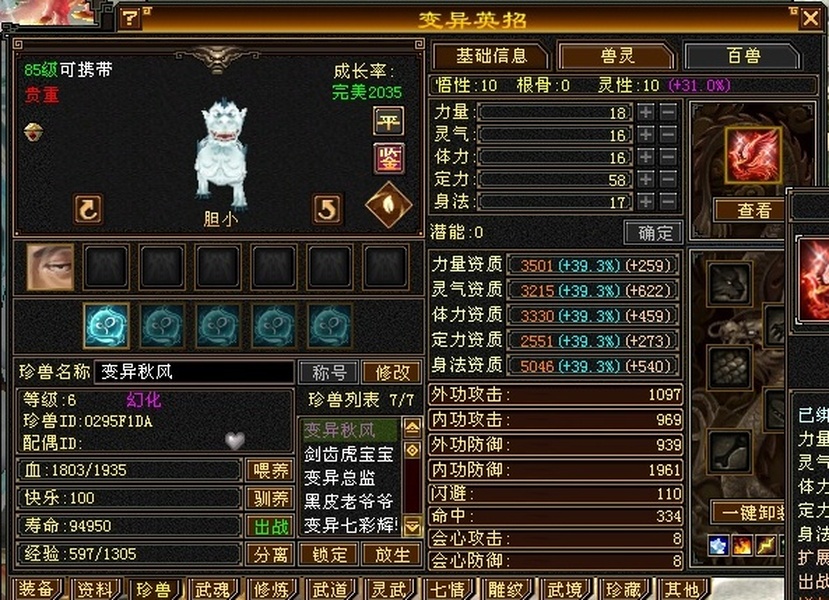Screen dimensions: 829x600
Task: Confirm attribute points with 确定
Action: click(x=654, y=233)
